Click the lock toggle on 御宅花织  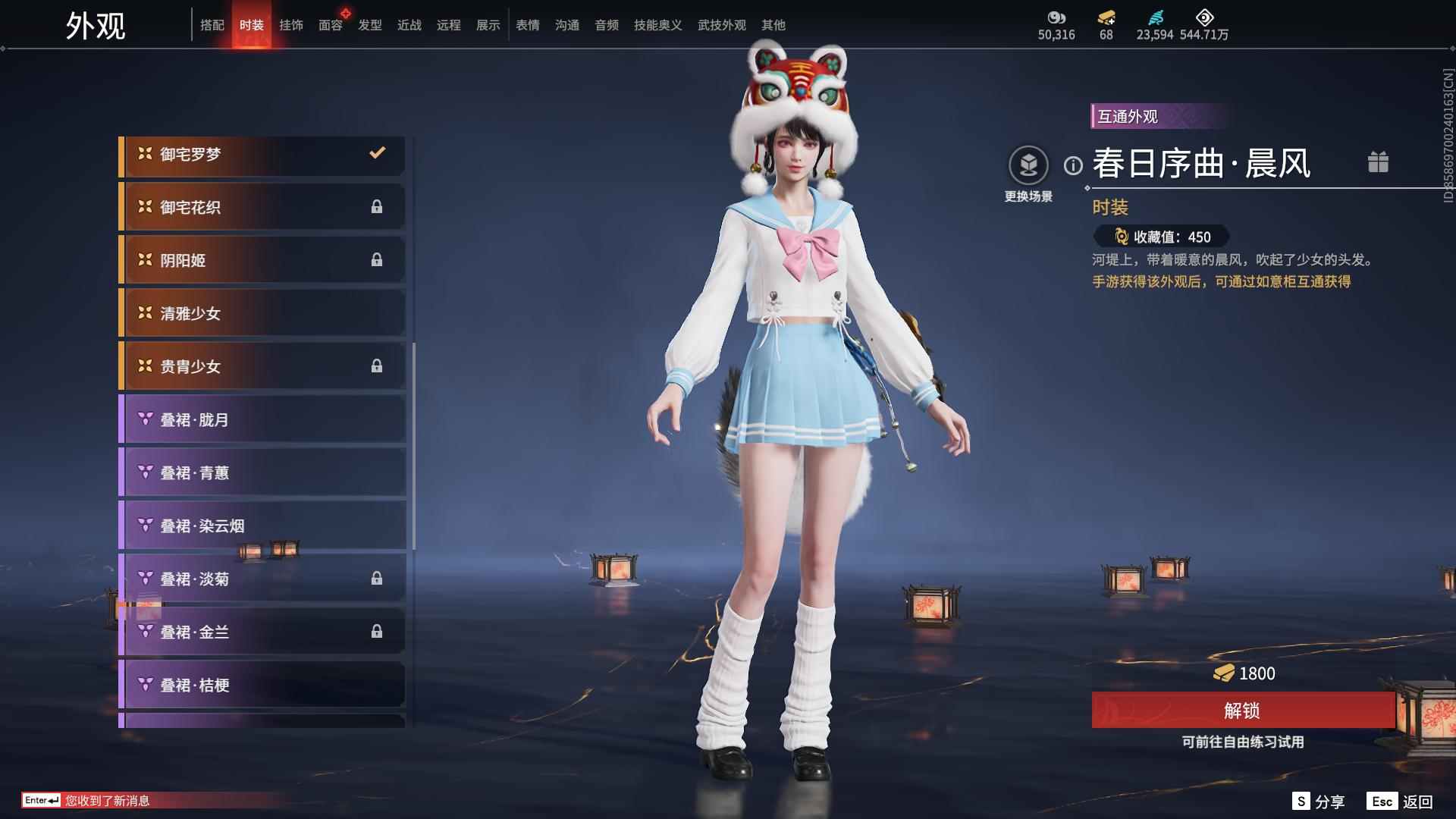tap(377, 206)
